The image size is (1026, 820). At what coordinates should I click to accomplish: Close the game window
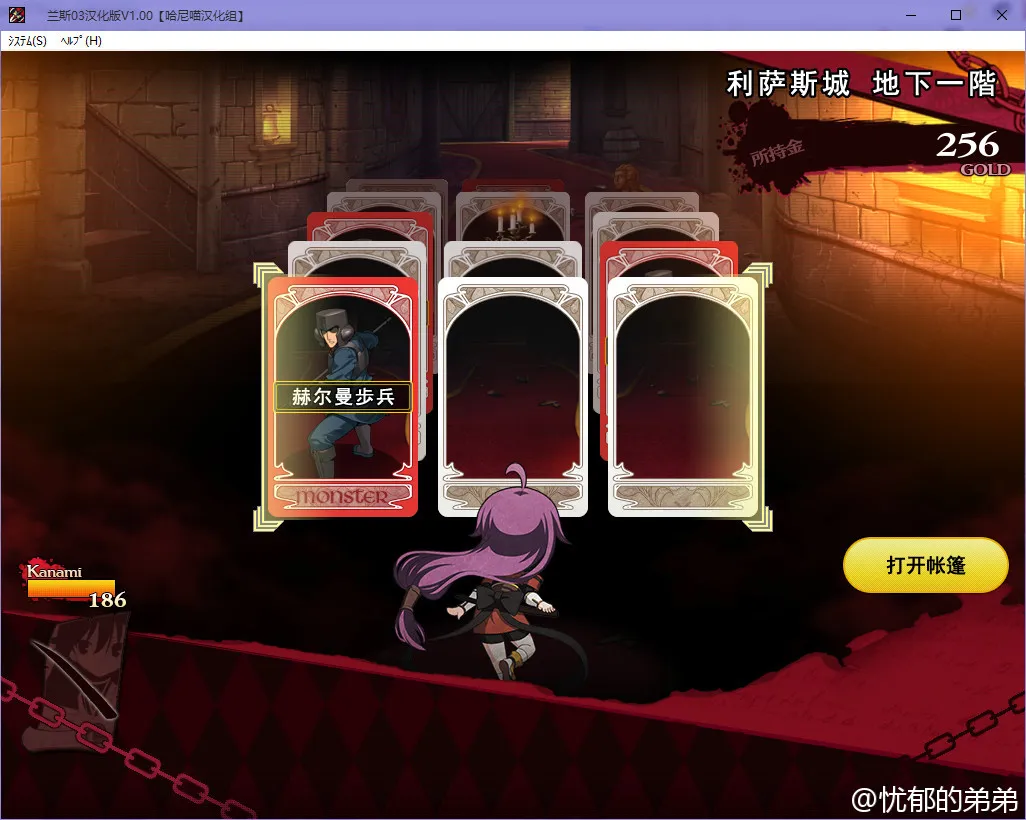coord(1000,15)
